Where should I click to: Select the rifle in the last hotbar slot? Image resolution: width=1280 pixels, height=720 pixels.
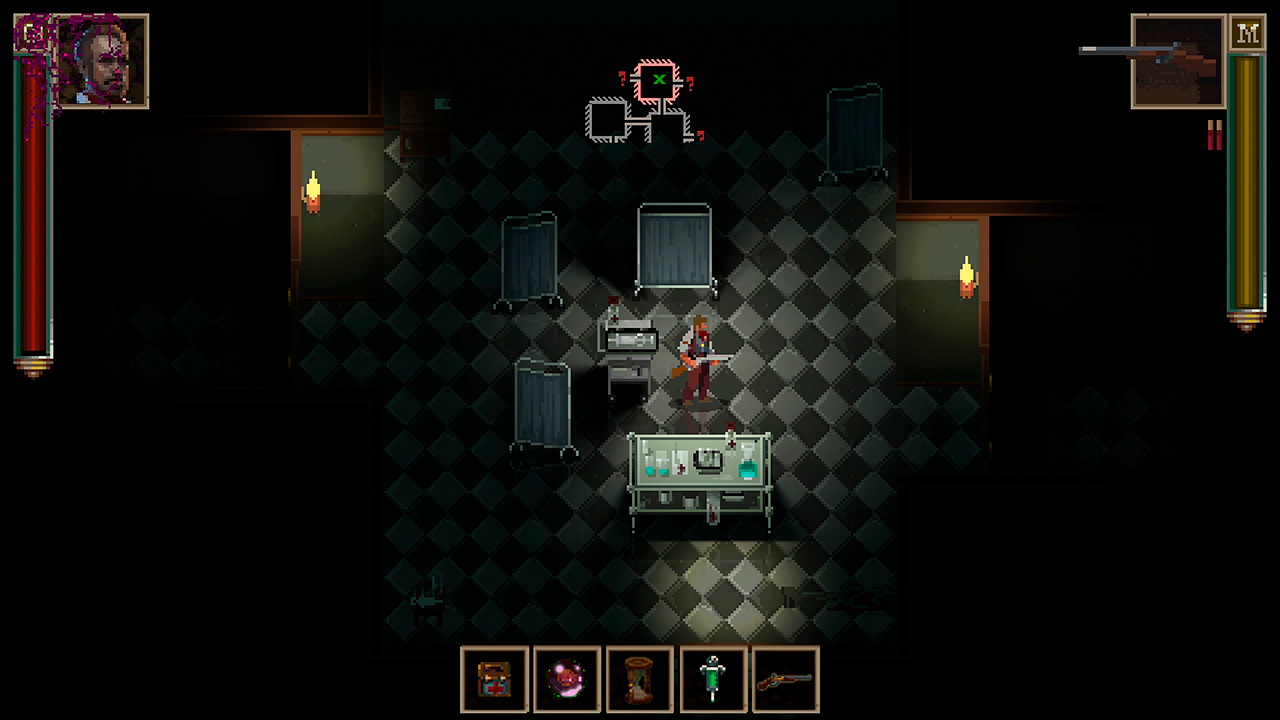(x=786, y=681)
